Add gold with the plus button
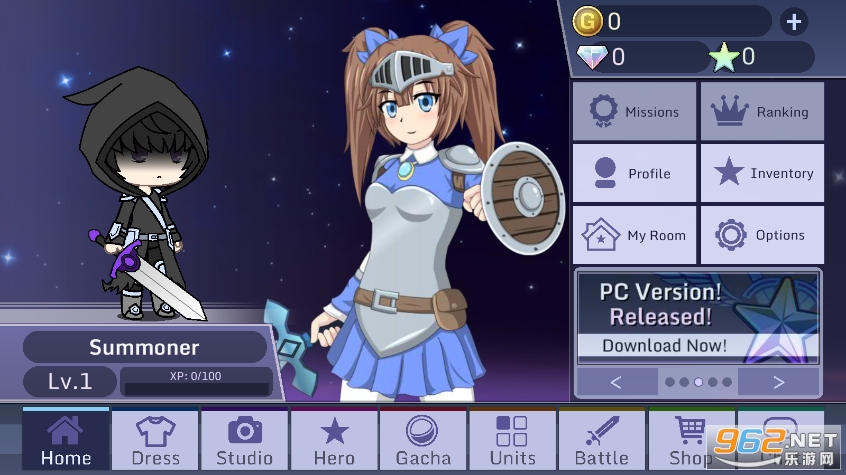Screen dimensions: 846x475 click(x=793, y=21)
